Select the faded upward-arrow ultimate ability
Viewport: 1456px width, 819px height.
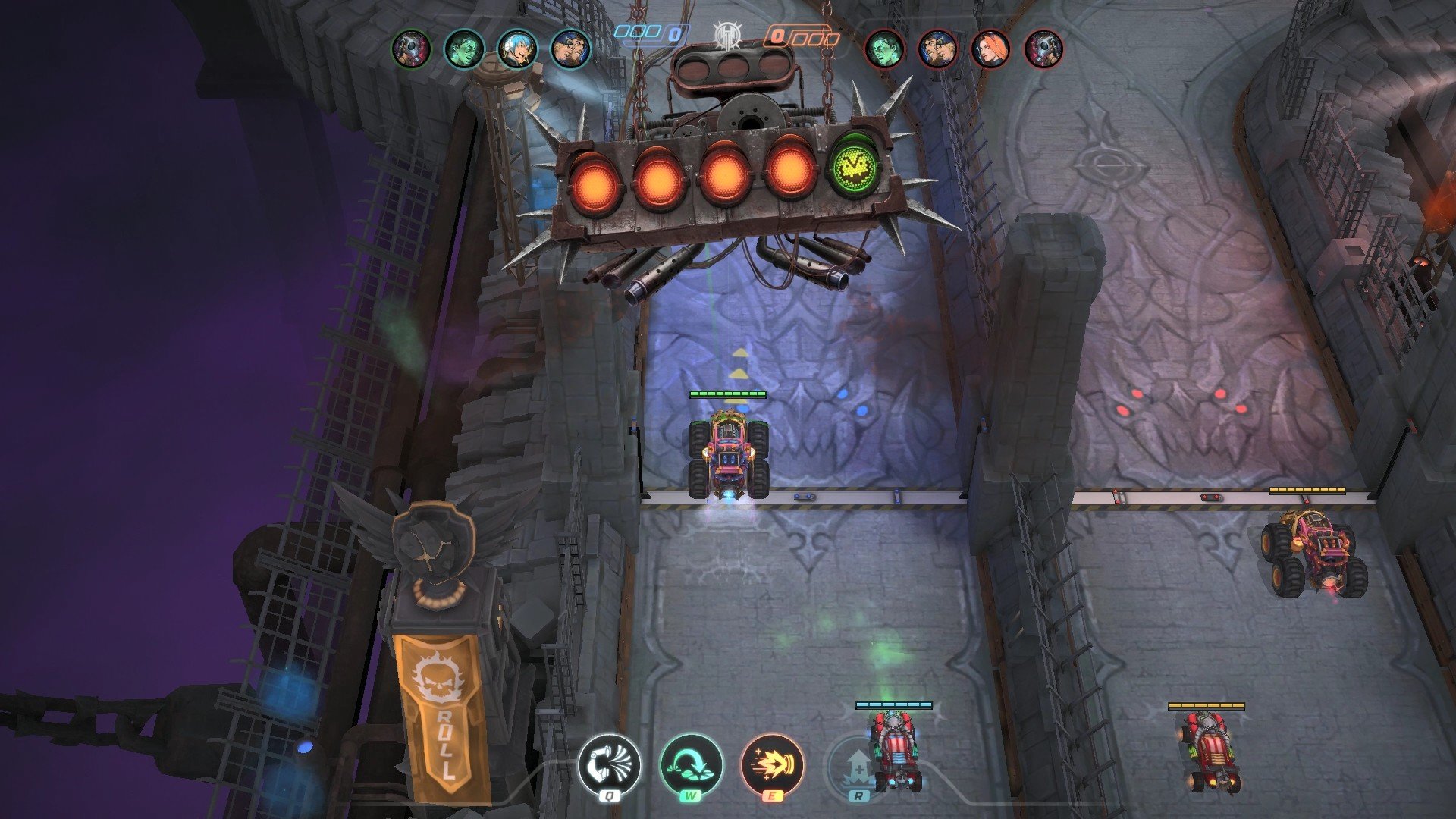click(x=858, y=767)
